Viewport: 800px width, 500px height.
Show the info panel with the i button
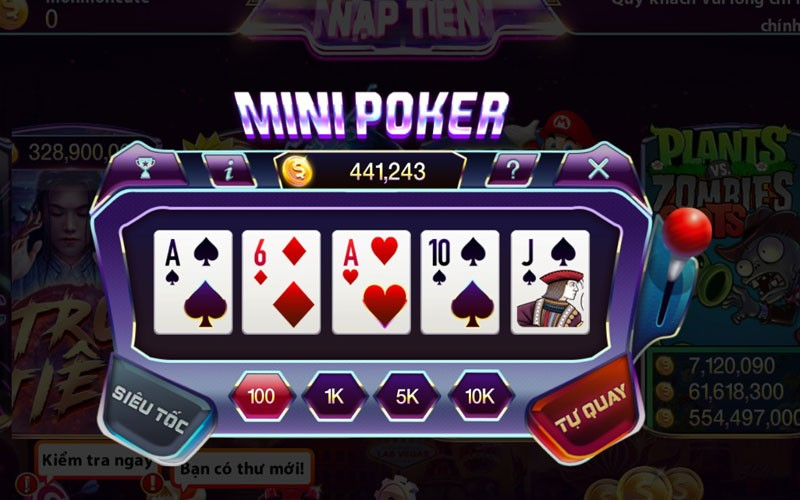(229, 170)
